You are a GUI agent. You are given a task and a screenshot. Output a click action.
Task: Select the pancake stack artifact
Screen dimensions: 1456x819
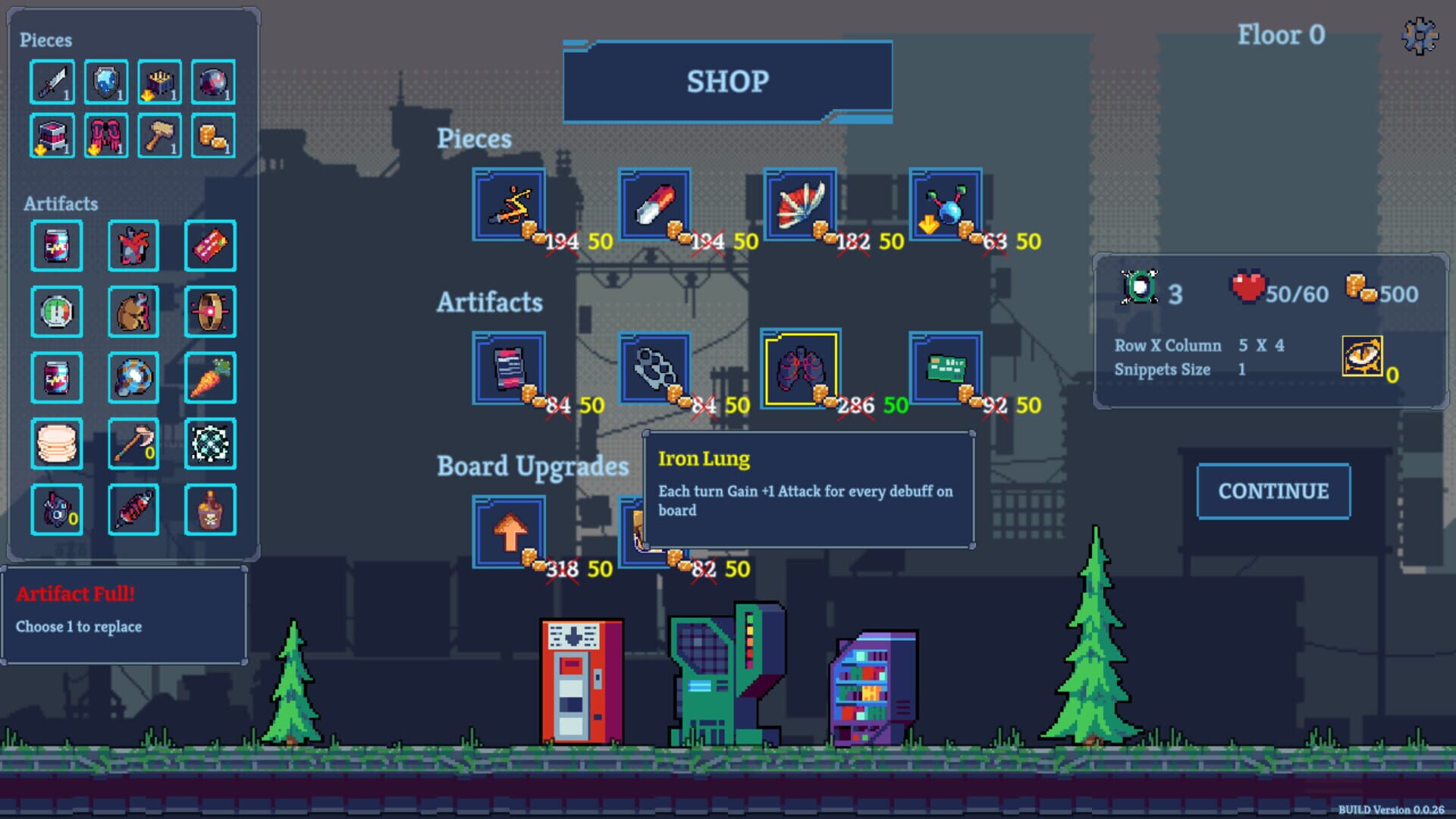pyautogui.click(x=57, y=444)
